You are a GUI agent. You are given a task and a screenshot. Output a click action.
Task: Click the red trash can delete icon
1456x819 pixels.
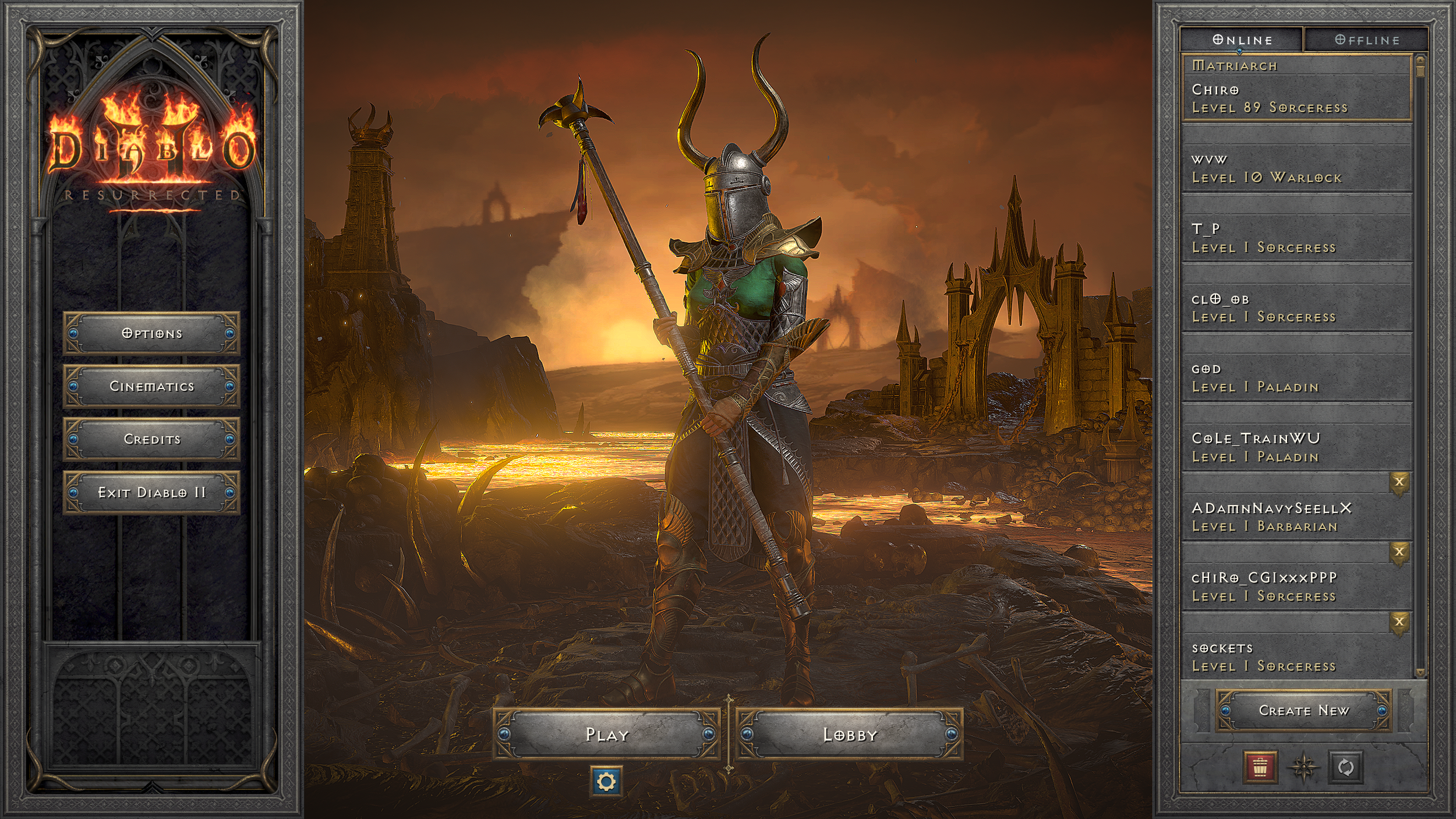click(1260, 767)
